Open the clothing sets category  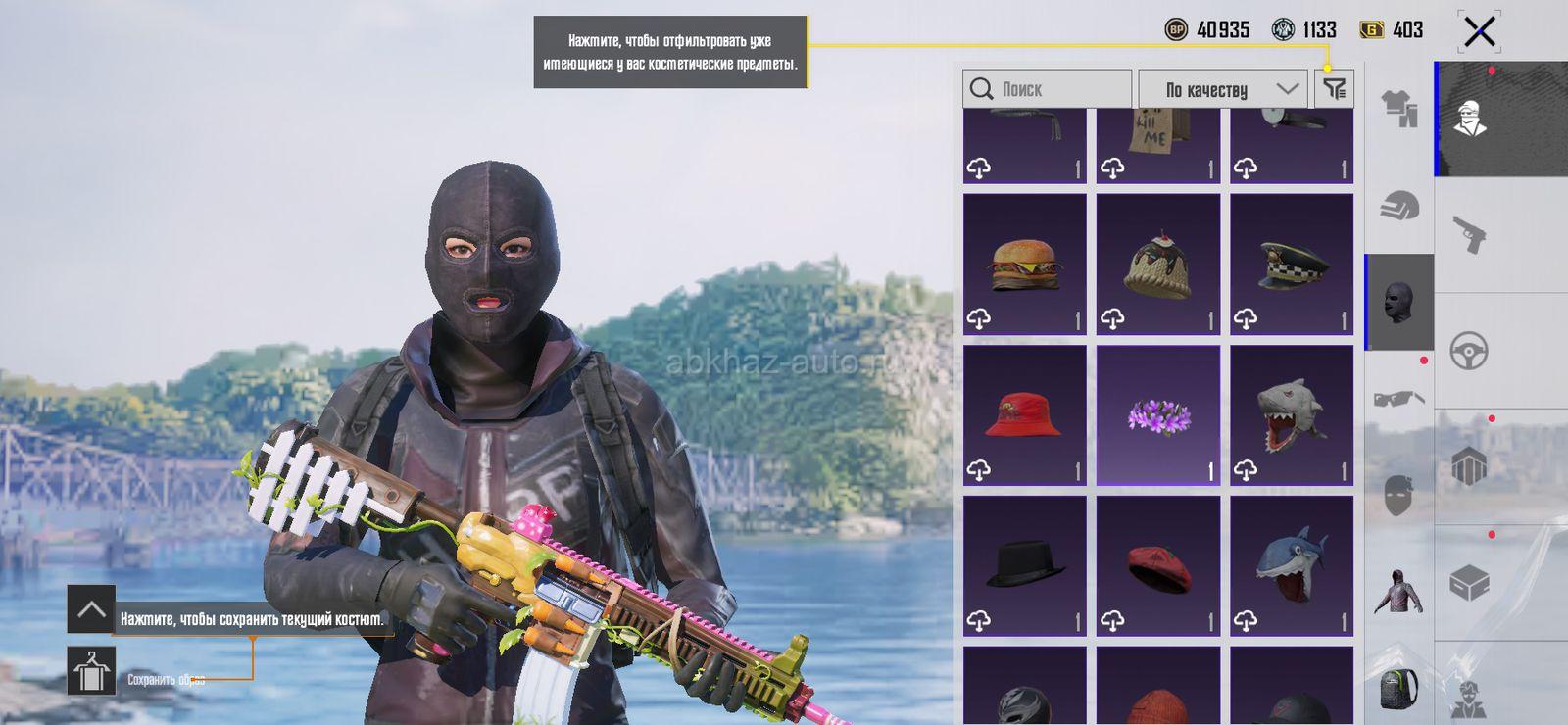click(x=1399, y=108)
